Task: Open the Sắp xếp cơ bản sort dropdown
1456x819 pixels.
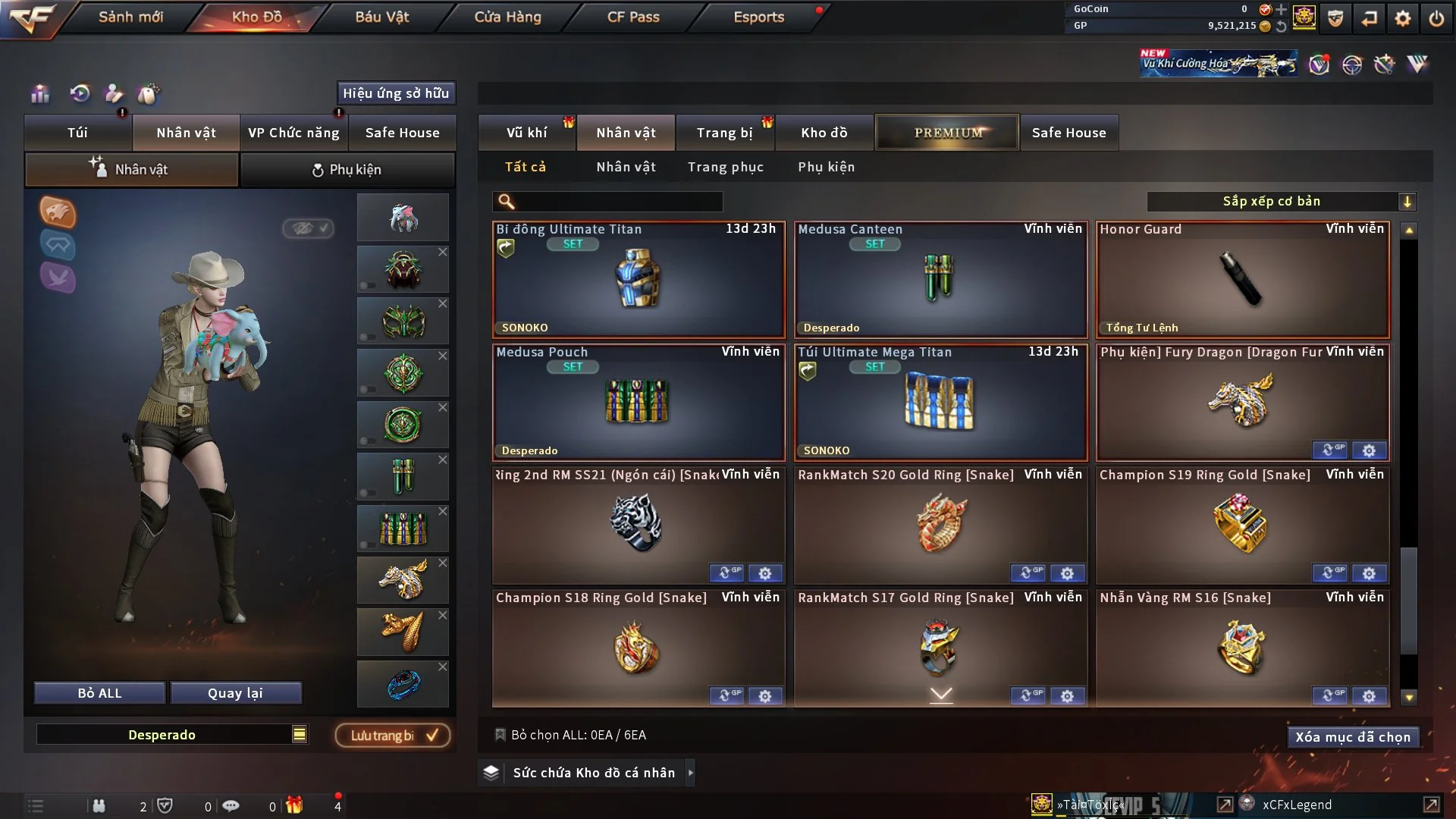Action: (x=1280, y=202)
